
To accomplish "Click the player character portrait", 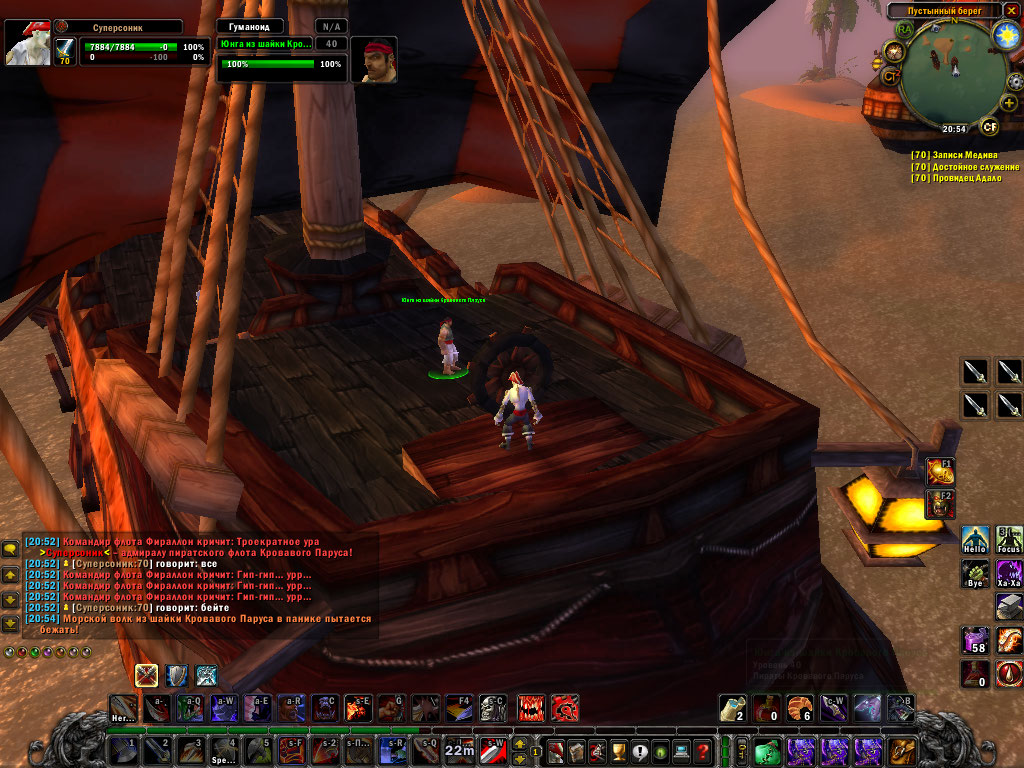I will tap(27, 41).
